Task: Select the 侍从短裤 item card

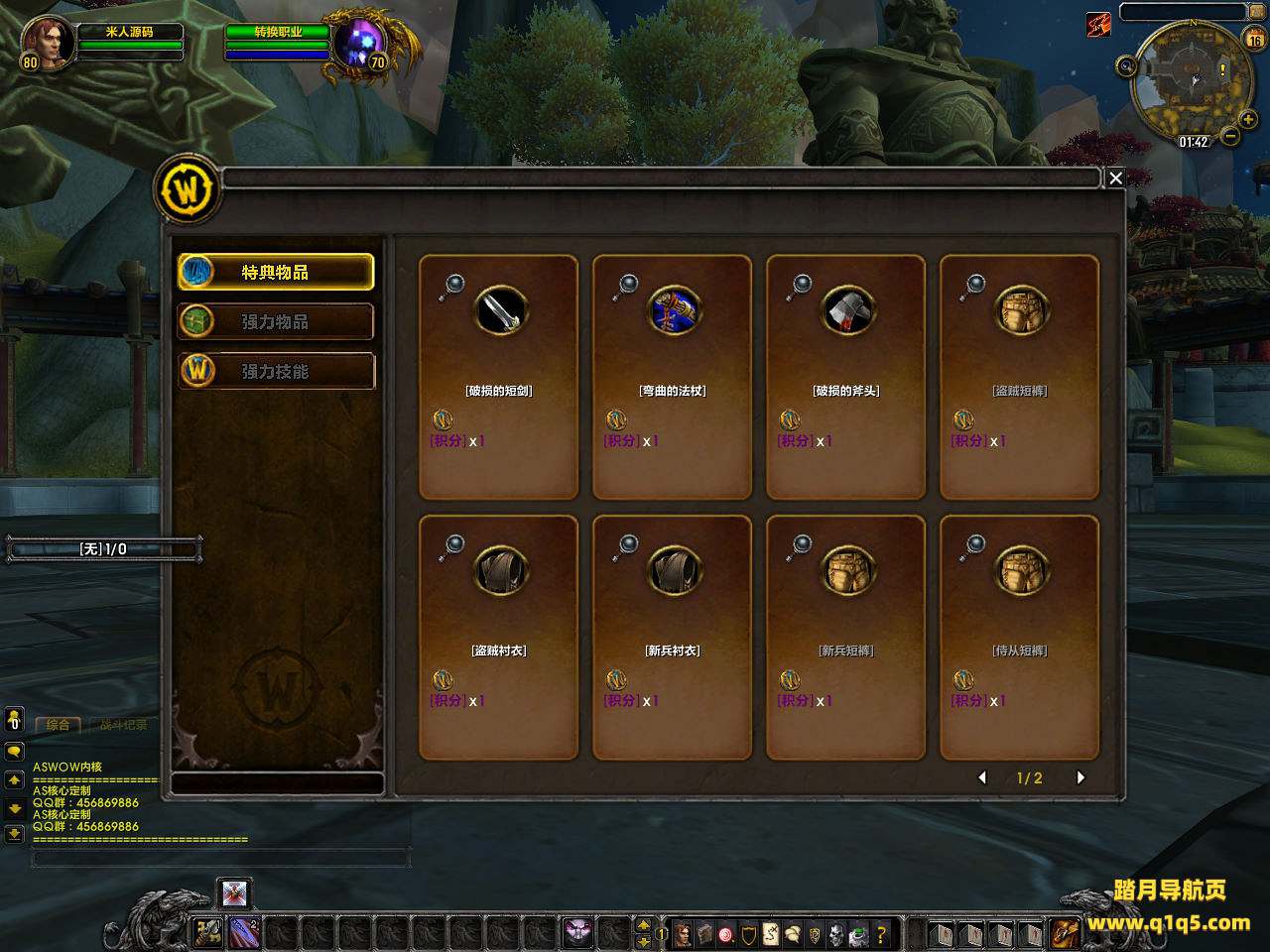Action: [x=1020, y=637]
